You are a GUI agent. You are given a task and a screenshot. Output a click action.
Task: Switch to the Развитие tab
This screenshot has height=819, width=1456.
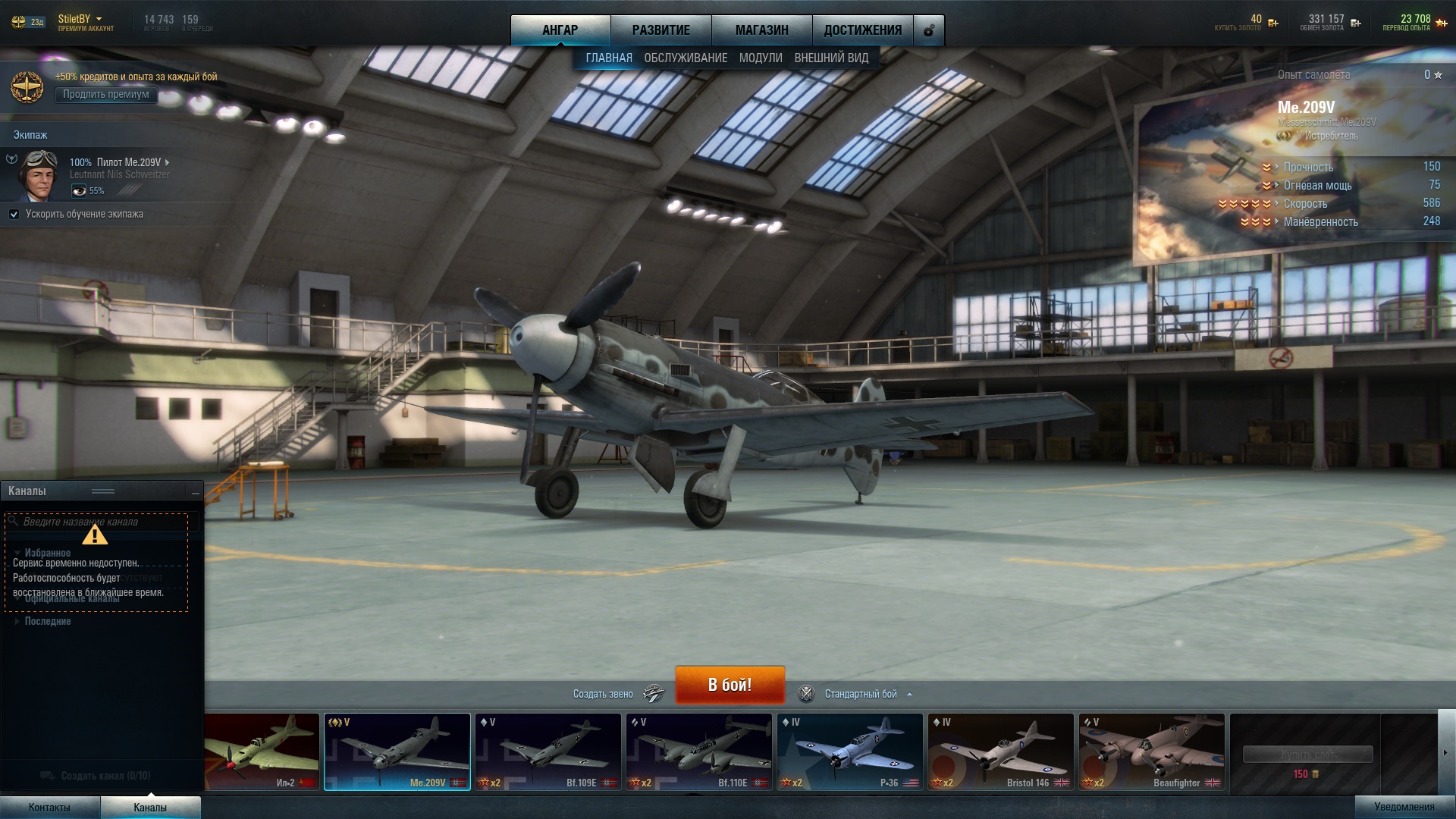coord(661,30)
